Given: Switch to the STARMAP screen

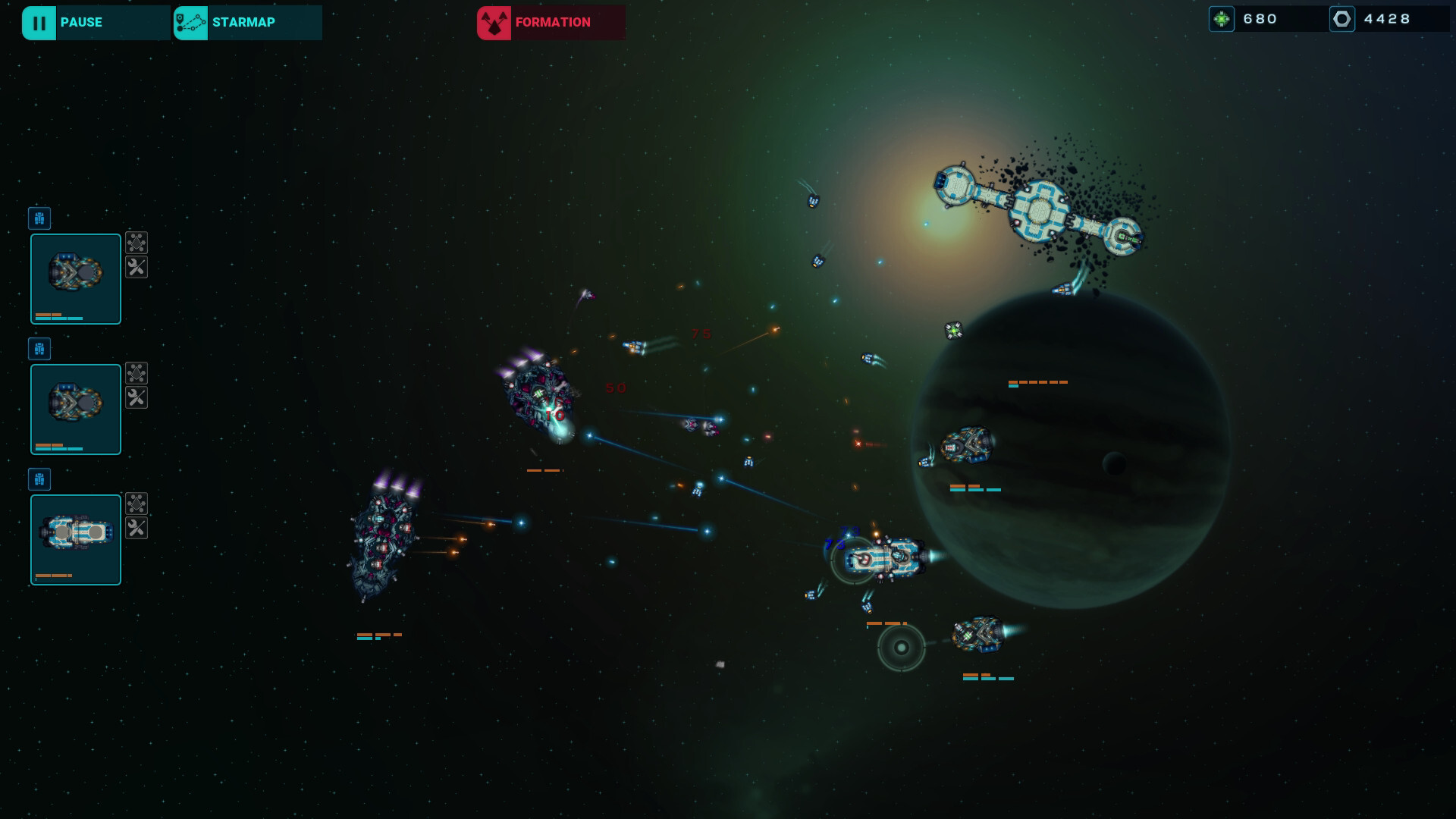Looking at the screenshot, I should click(x=244, y=22).
